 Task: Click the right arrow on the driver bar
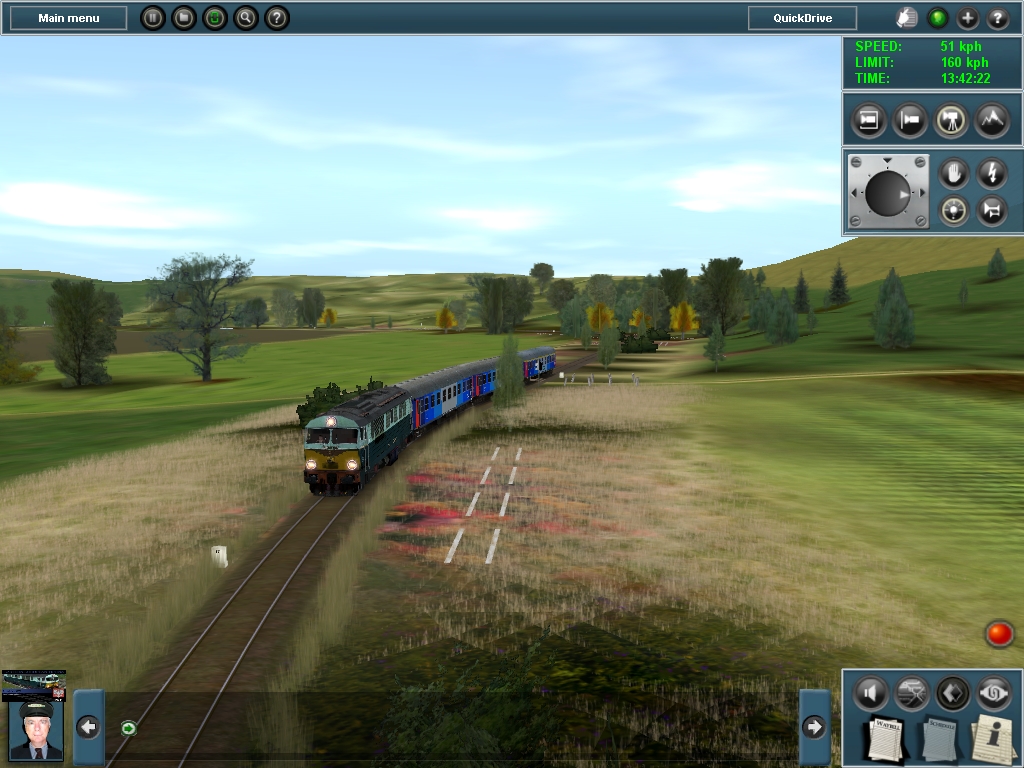[x=814, y=727]
